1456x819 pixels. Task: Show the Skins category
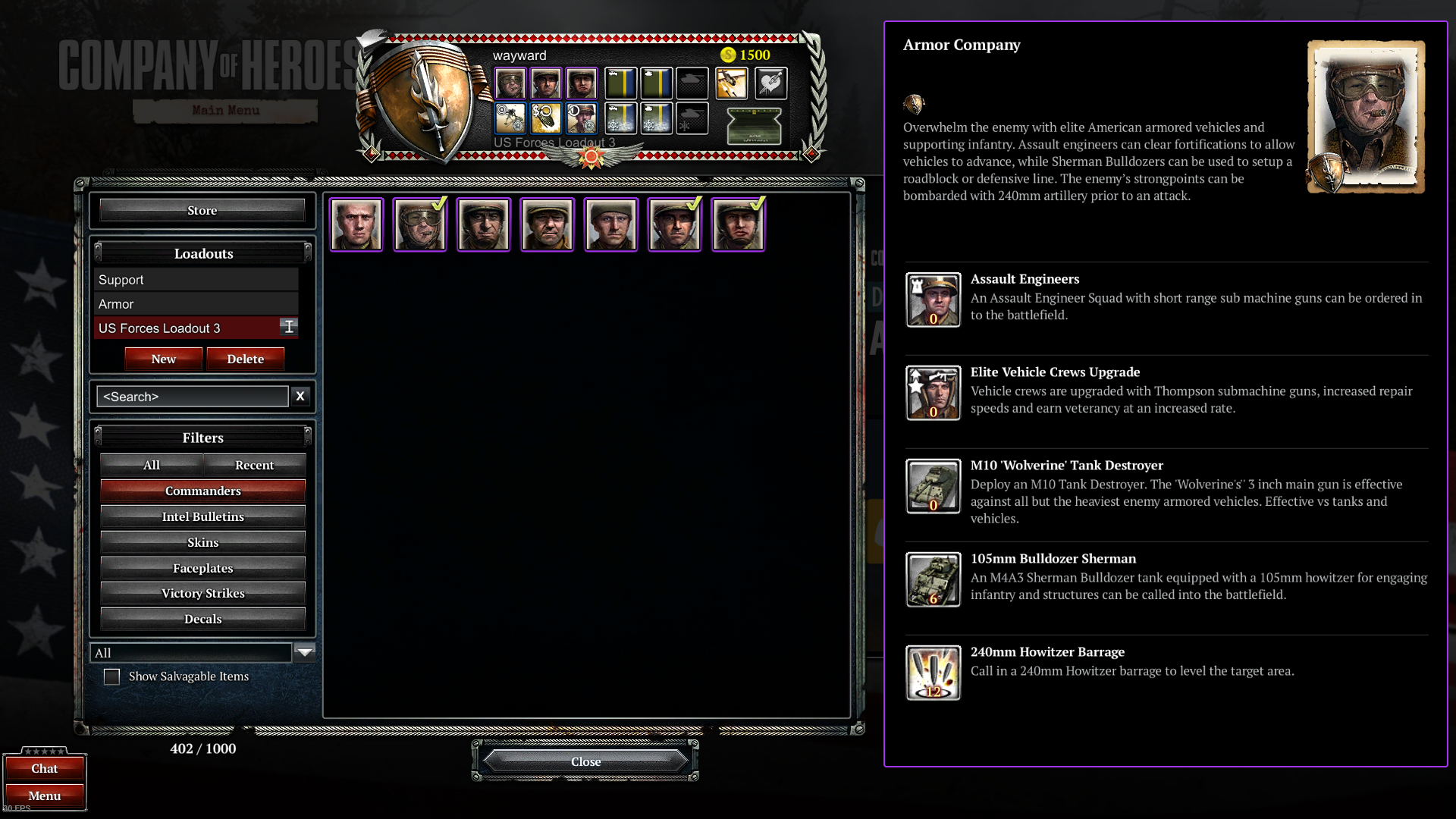[202, 542]
